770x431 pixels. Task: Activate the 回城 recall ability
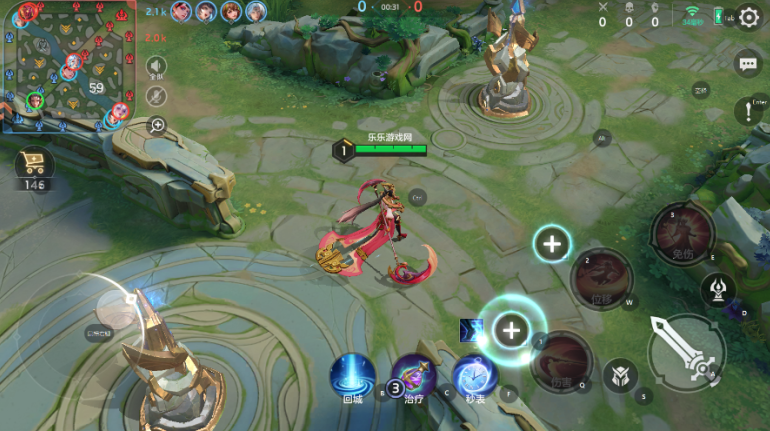point(352,374)
